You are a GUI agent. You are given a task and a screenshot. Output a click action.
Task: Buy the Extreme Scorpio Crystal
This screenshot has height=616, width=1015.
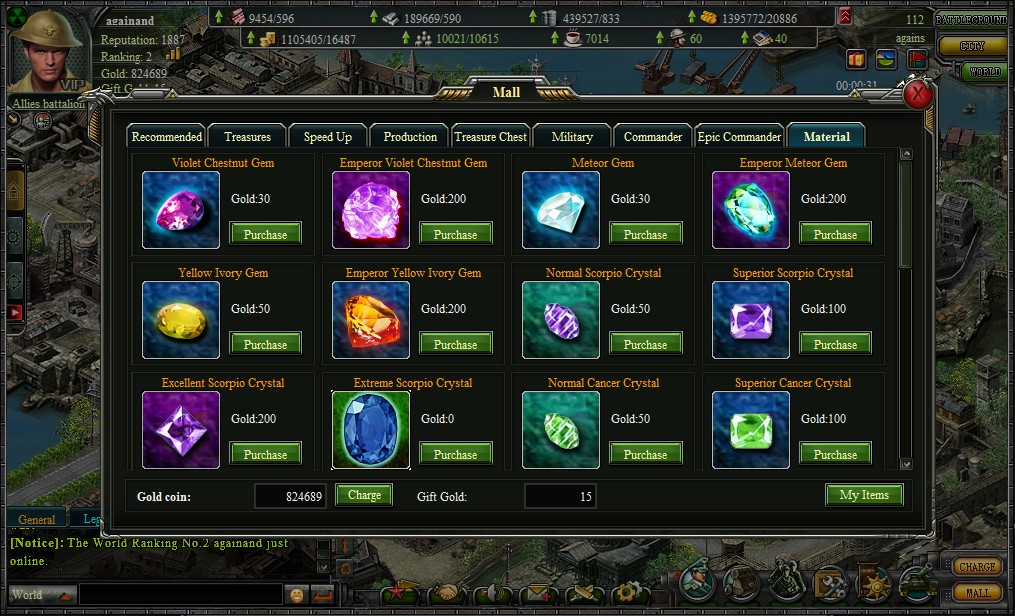click(x=455, y=454)
